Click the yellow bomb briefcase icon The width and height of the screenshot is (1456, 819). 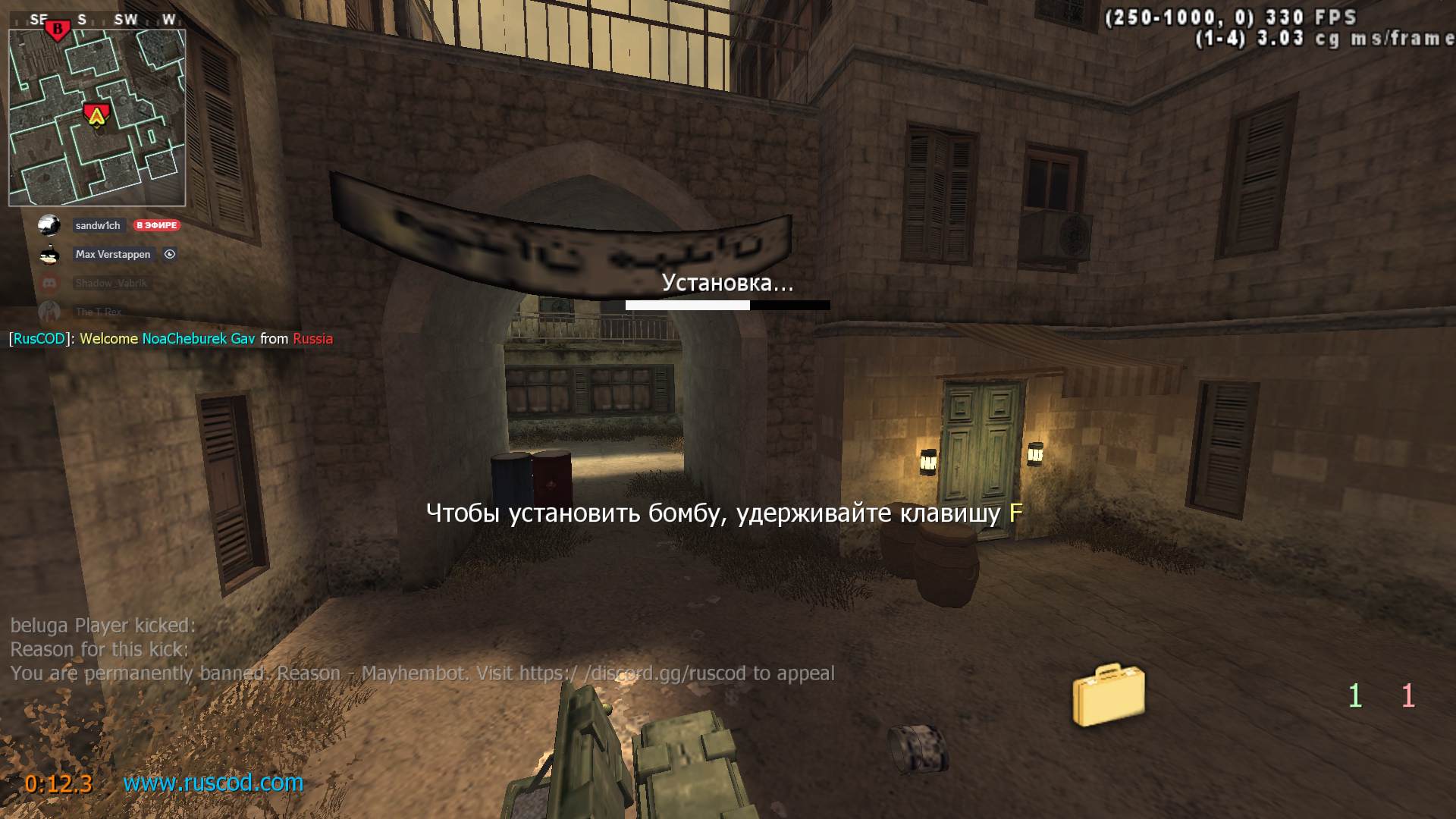(1108, 694)
